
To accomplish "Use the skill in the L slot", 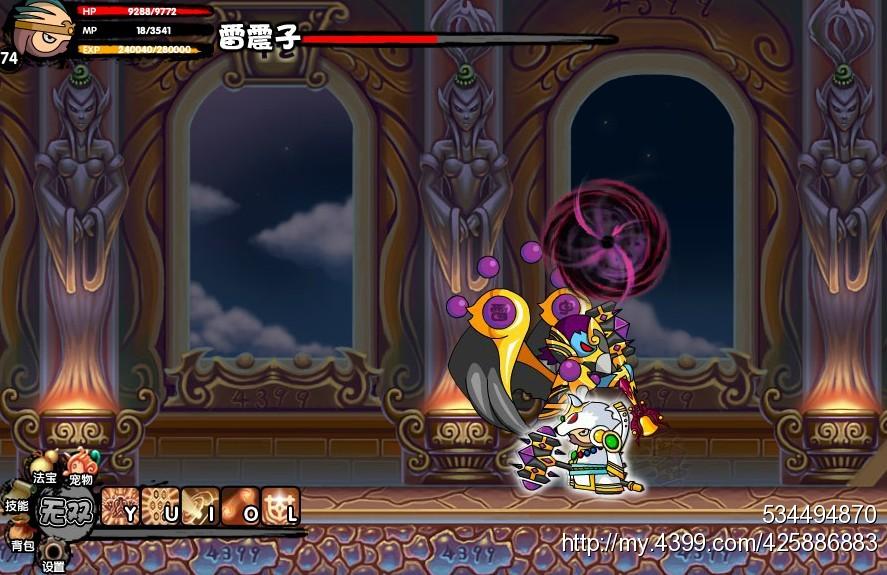I will pyautogui.click(x=281, y=506).
